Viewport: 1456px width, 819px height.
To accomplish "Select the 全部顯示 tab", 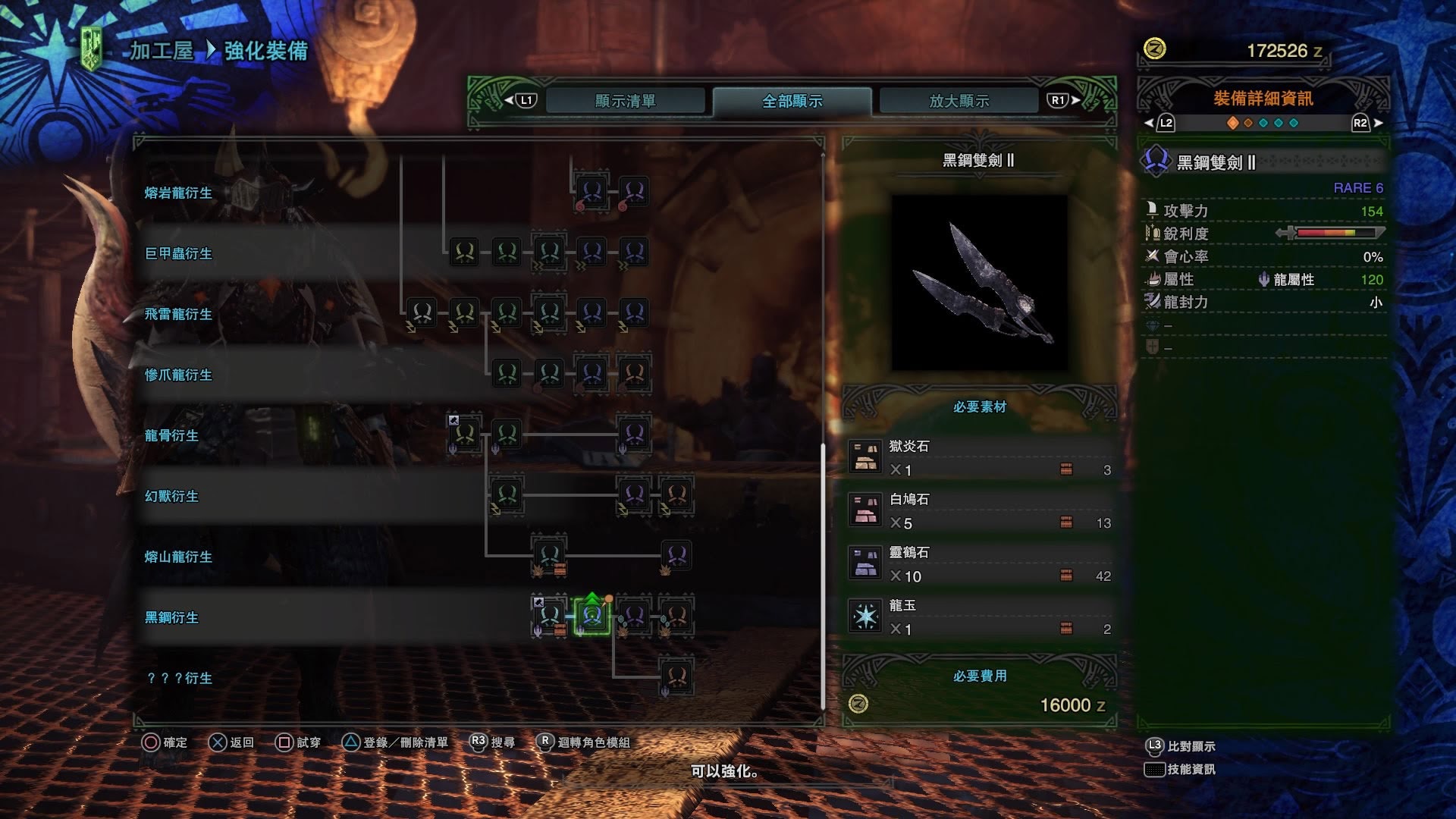I will [792, 101].
